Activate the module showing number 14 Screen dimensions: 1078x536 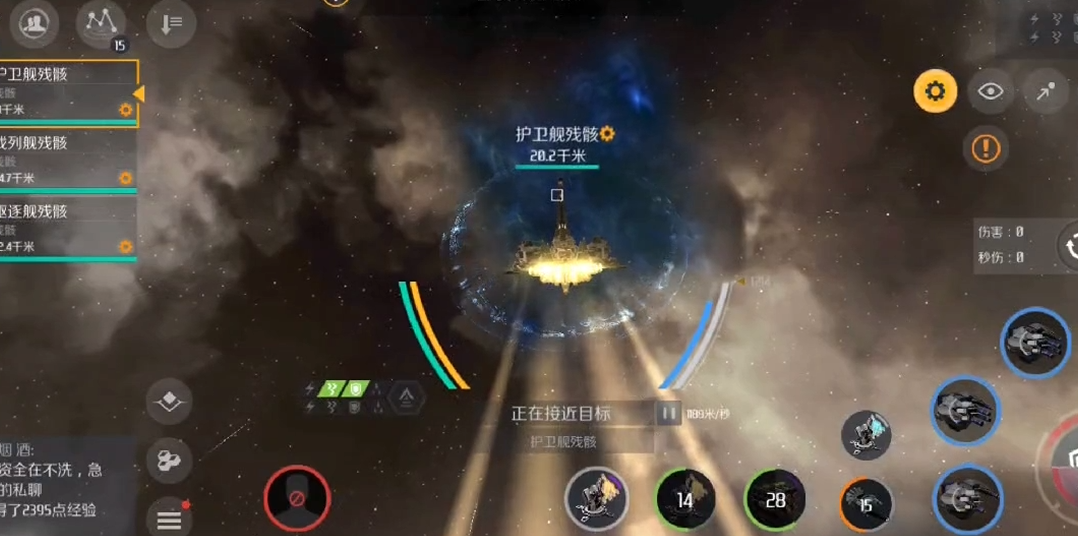click(685, 498)
